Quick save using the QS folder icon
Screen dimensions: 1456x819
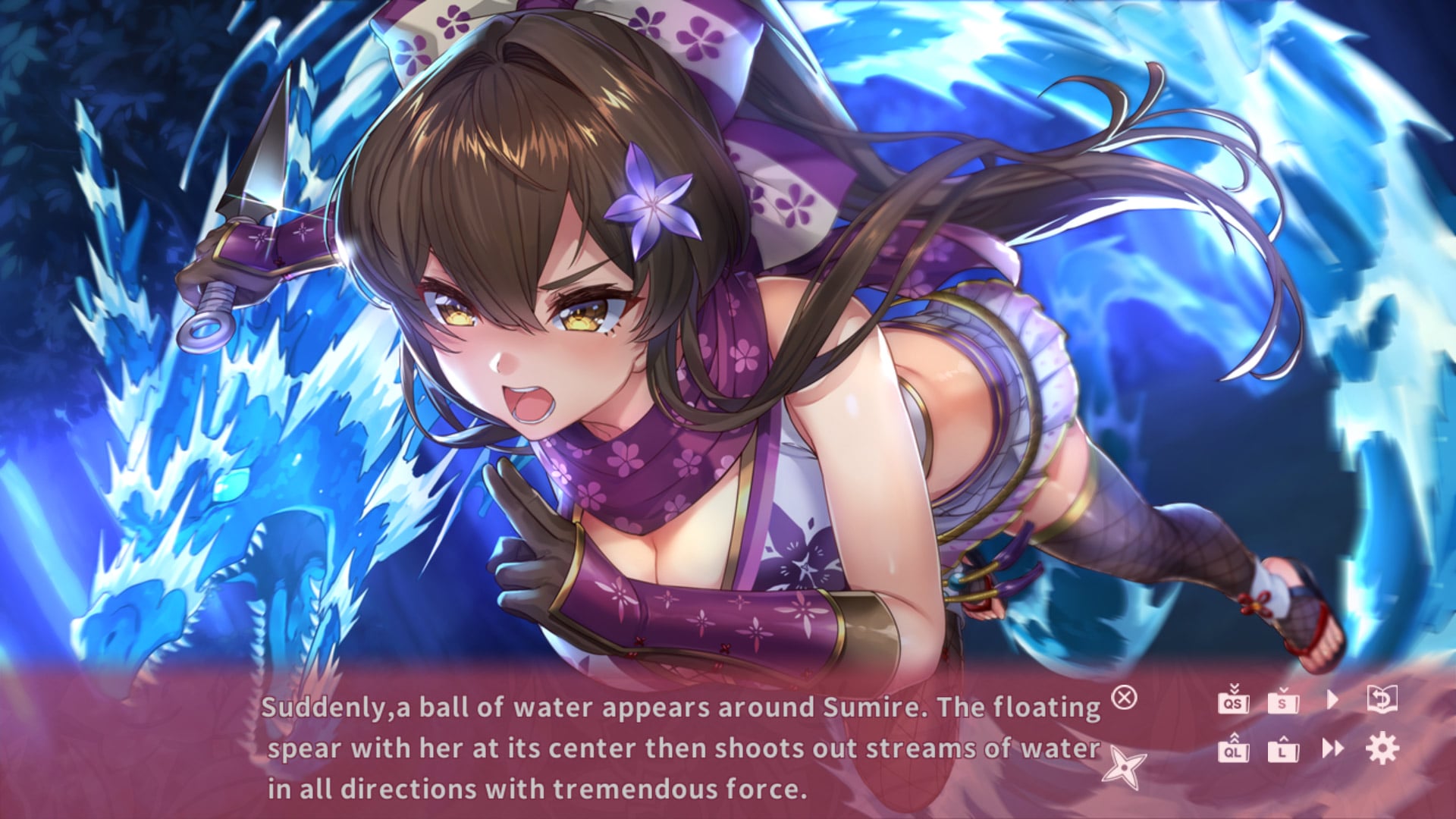1233,701
